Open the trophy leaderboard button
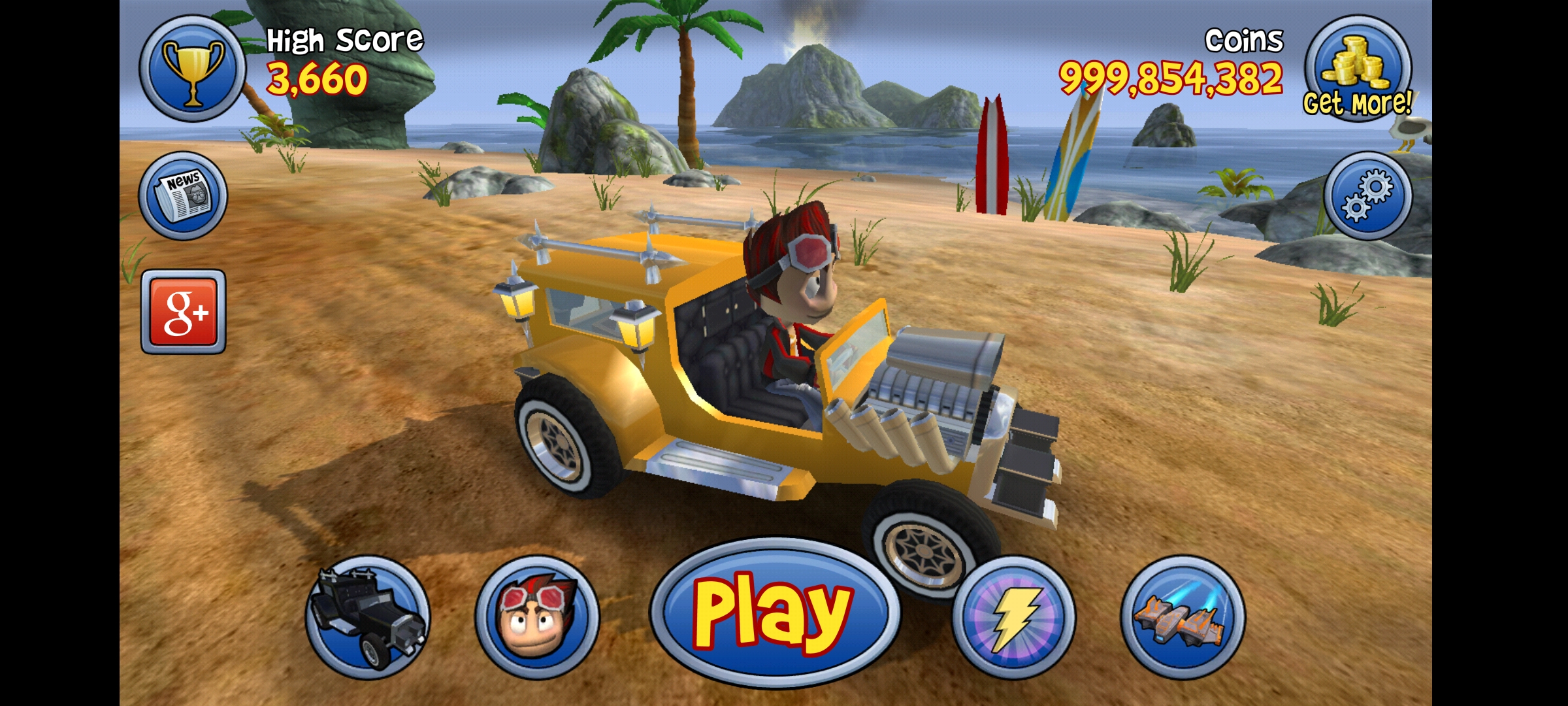1568x706 pixels. point(192,69)
